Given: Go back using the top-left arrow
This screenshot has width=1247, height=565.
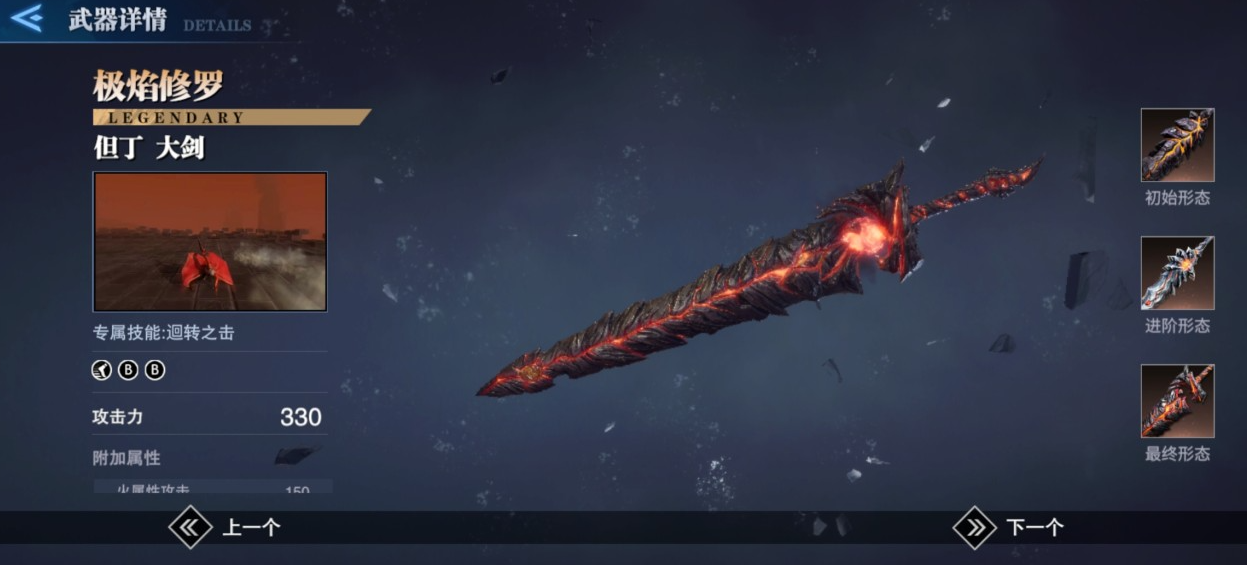Looking at the screenshot, I should [x=26, y=18].
